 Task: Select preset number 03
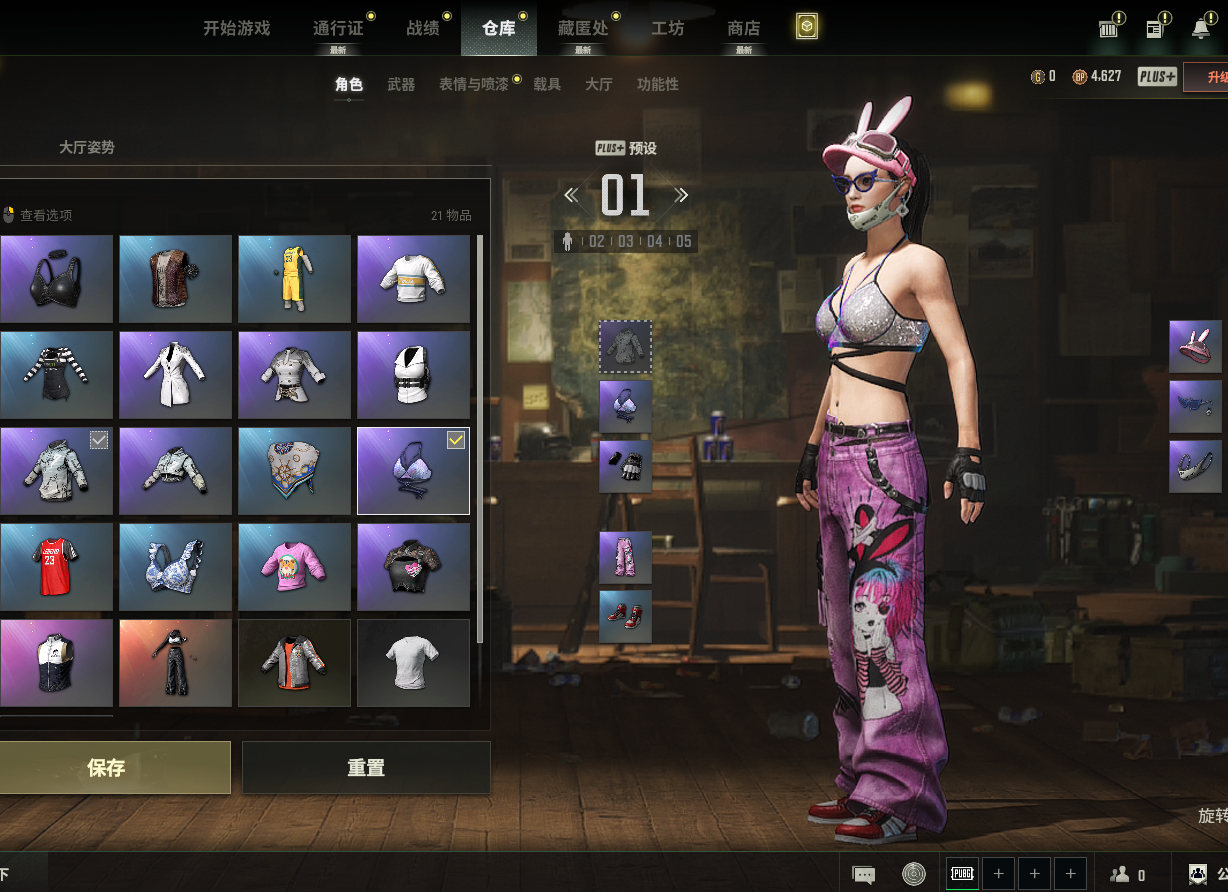[x=626, y=241]
